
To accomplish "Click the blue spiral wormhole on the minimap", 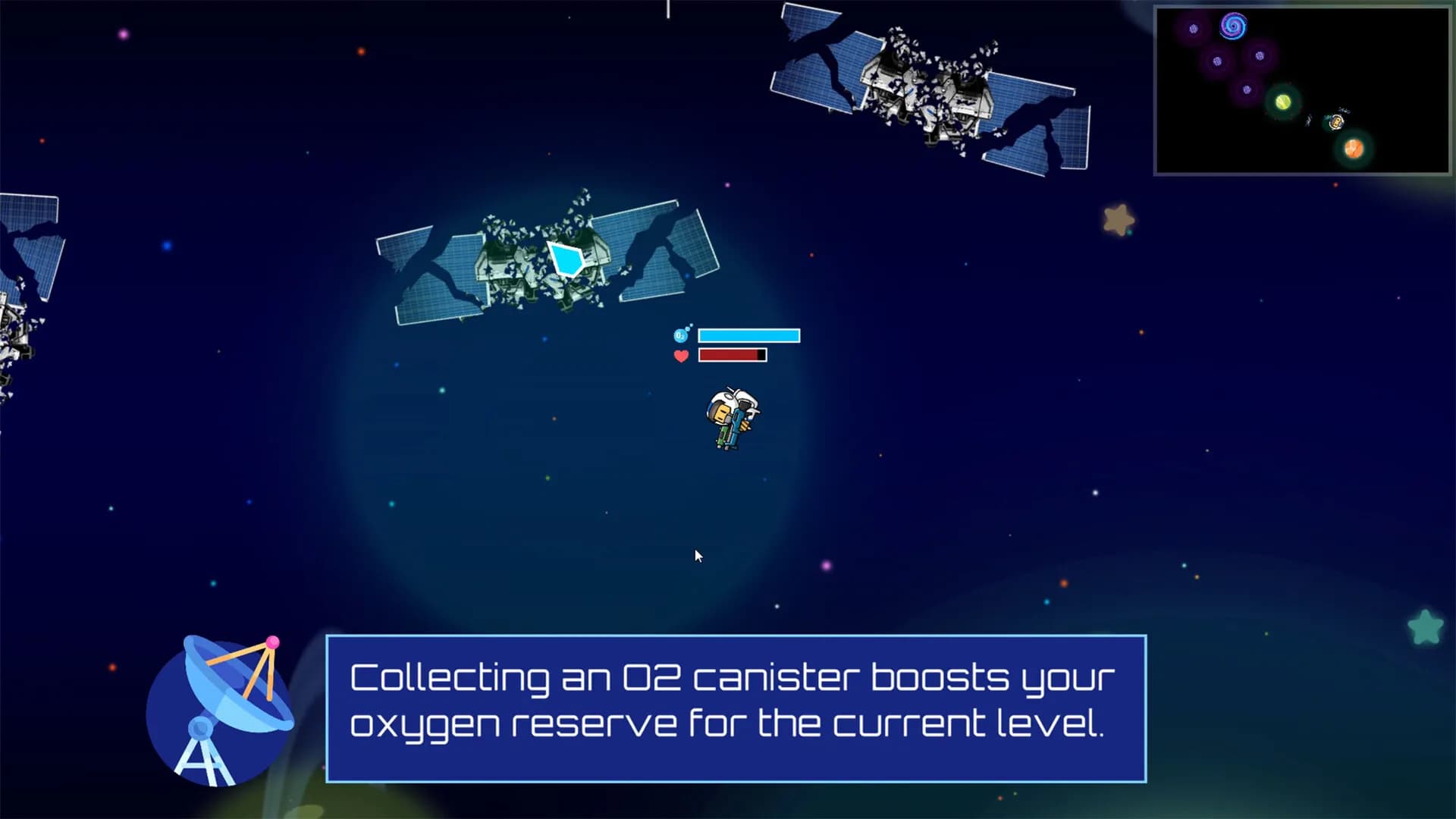I will 1234,27.
